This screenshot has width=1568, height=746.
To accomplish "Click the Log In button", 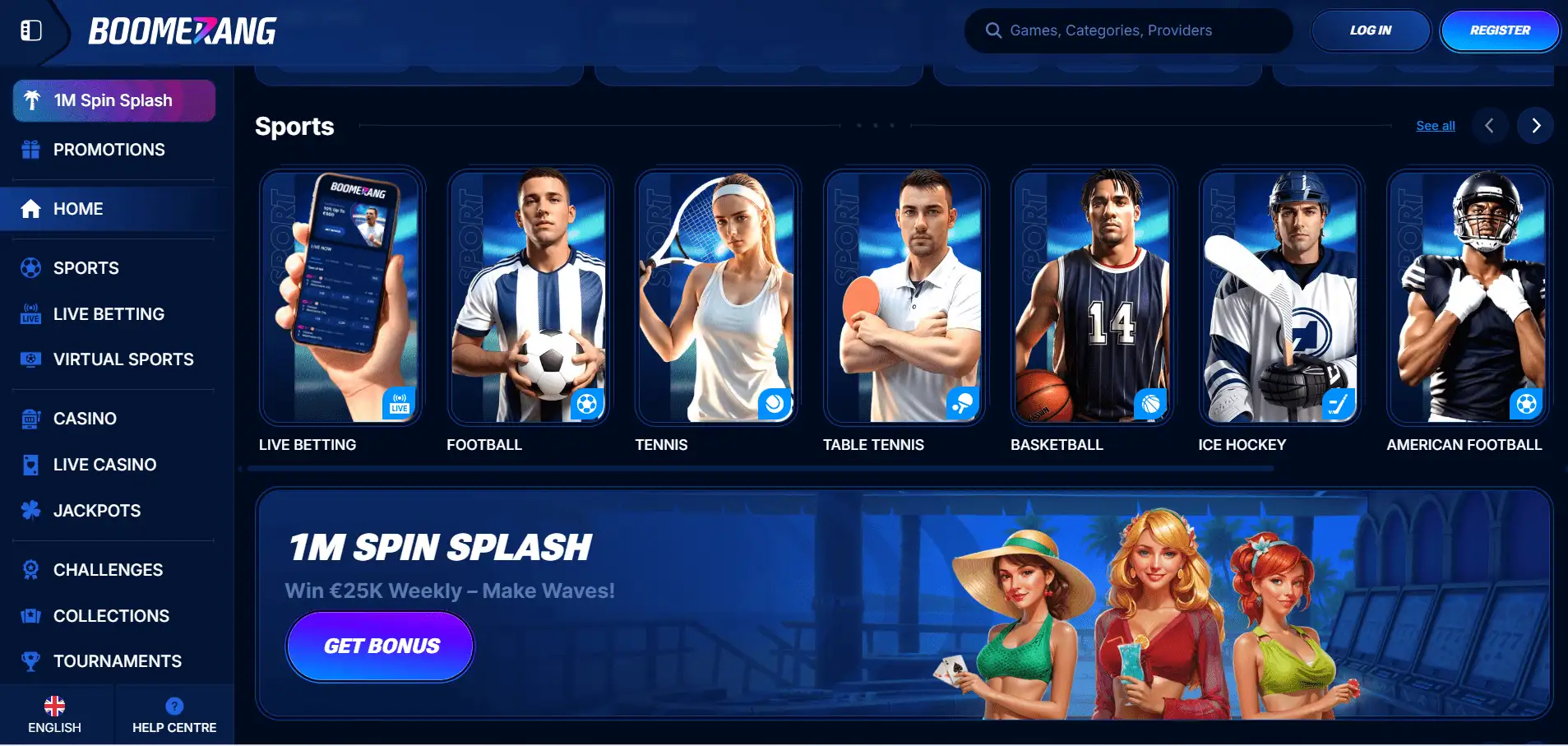I will (1370, 30).
